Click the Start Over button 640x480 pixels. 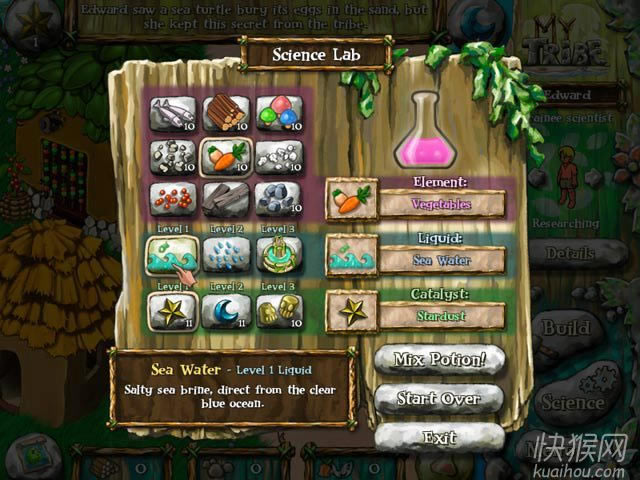(x=437, y=398)
